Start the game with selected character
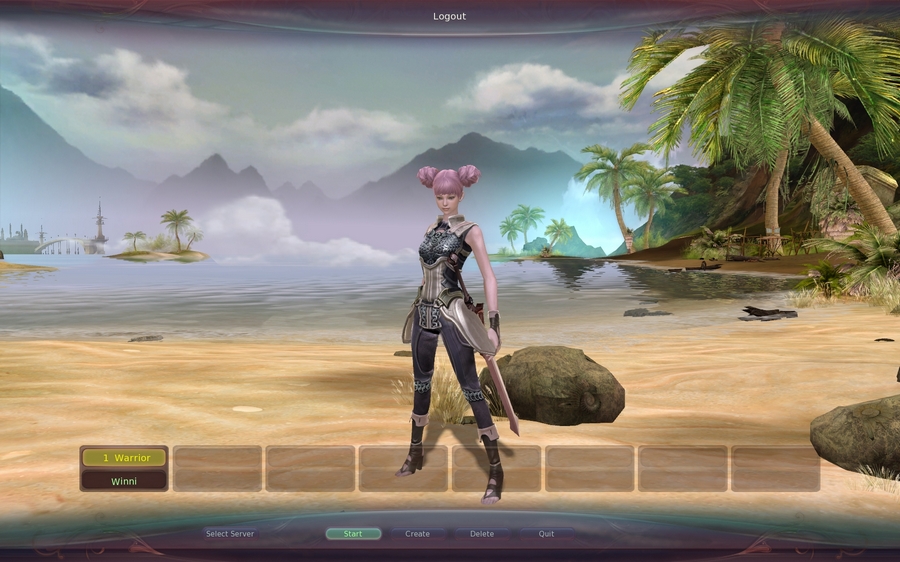900x562 pixels. point(353,534)
